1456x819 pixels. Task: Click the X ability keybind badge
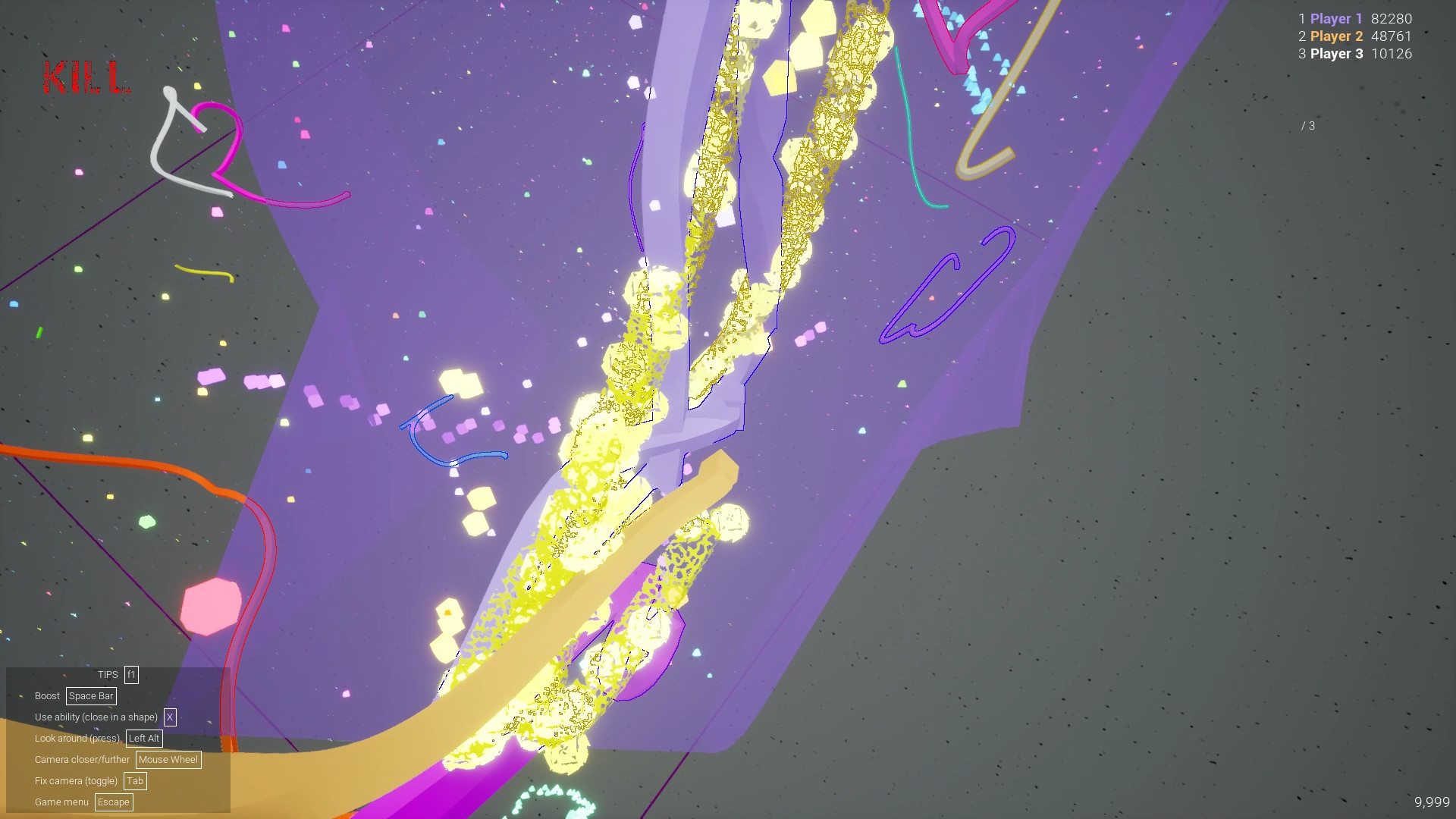pyautogui.click(x=170, y=717)
